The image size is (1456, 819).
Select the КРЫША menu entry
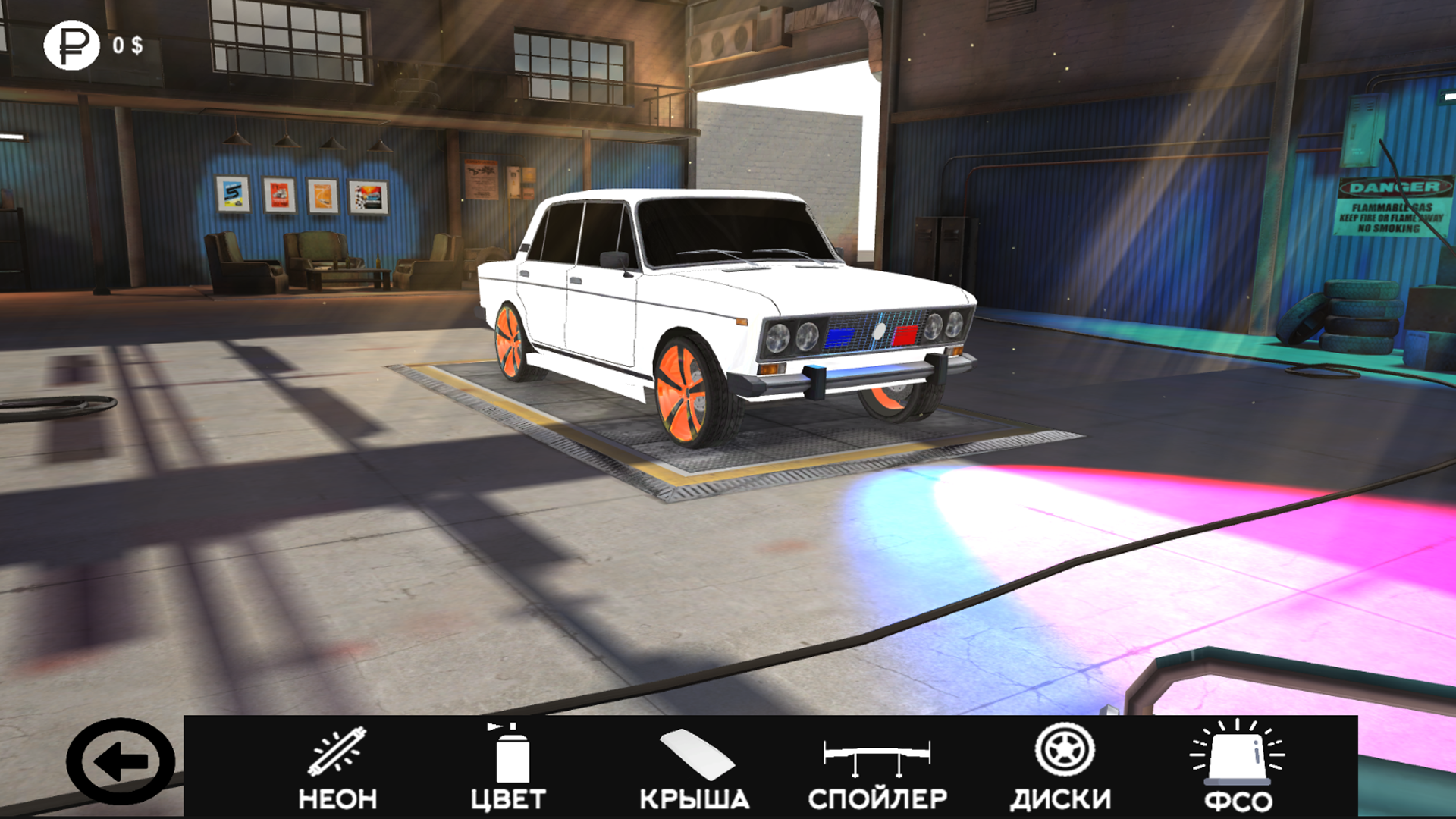(695, 799)
